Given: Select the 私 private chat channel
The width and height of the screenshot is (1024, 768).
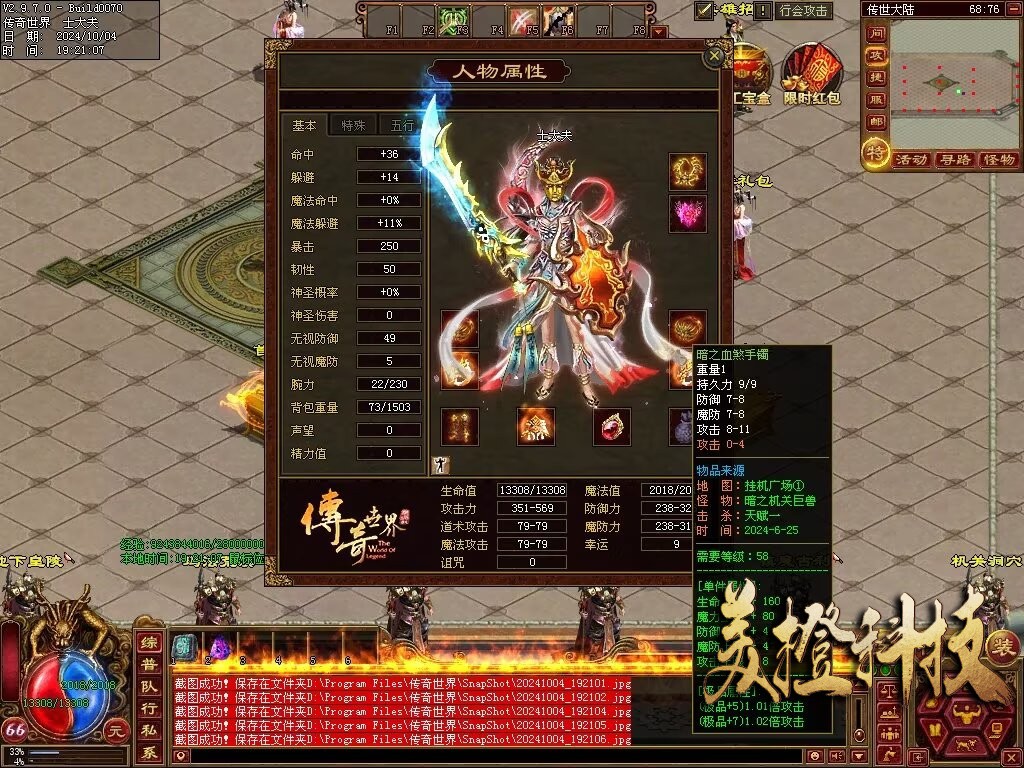Looking at the screenshot, I should [149, 731].
